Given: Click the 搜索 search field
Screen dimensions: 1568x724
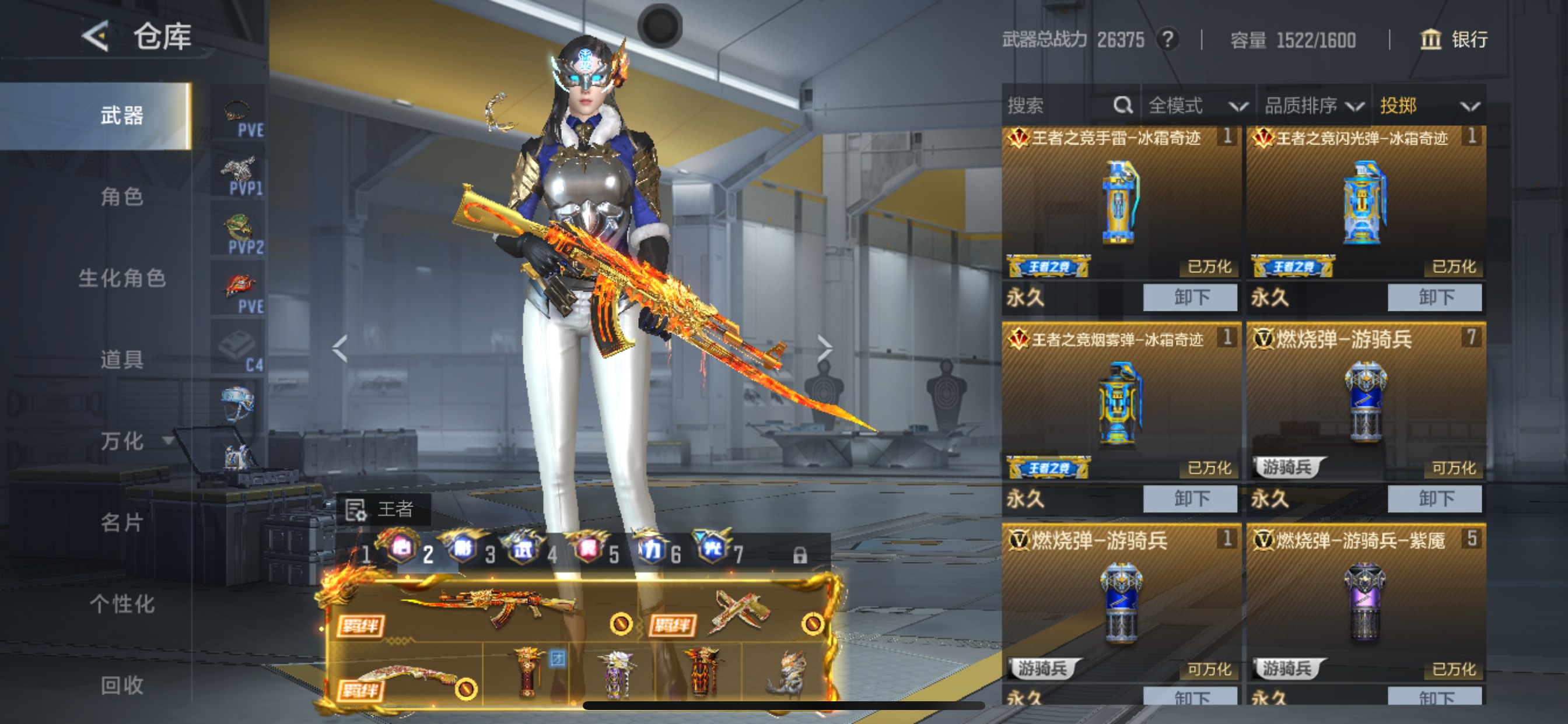Looking at the screenshot, I should point(1059,106).
